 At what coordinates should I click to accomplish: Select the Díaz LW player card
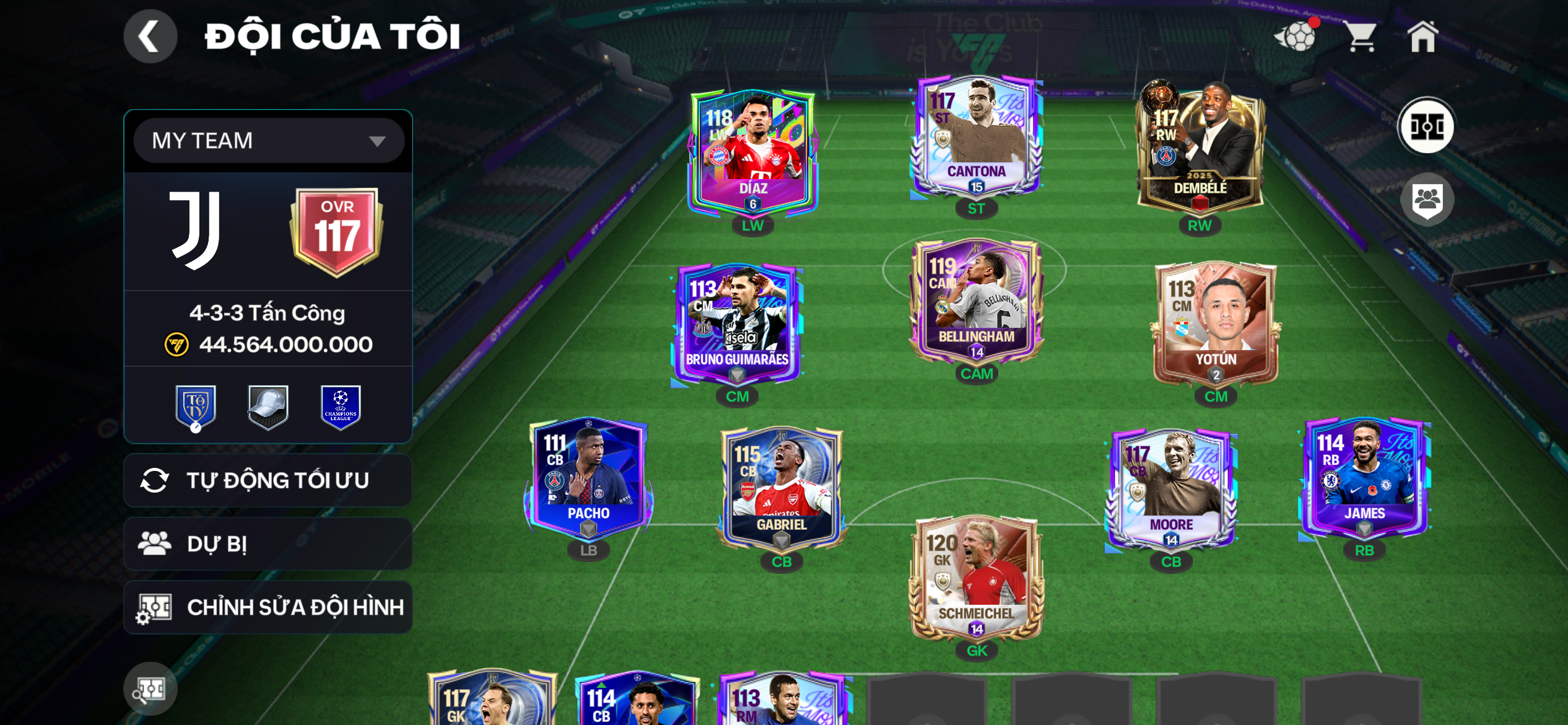(x=752, y=152)
